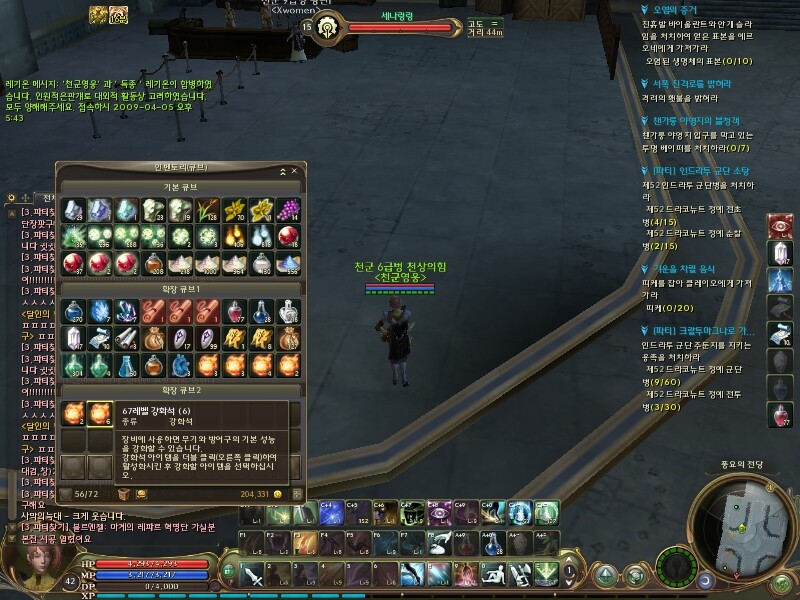The image size is (800, 600).
Task: Use the sitting rest skill on the hotbar
Action: pyautogui.click(x=494, y=575)
